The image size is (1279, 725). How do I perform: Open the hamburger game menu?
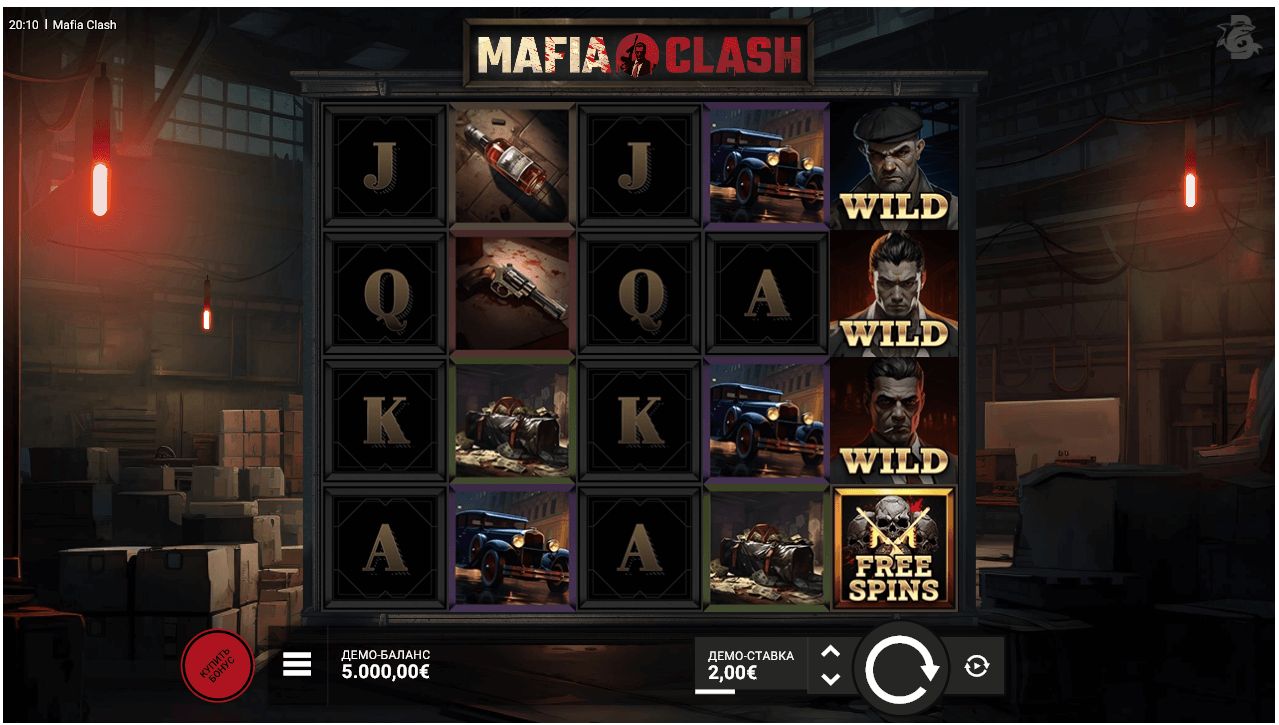coord(297,665)
